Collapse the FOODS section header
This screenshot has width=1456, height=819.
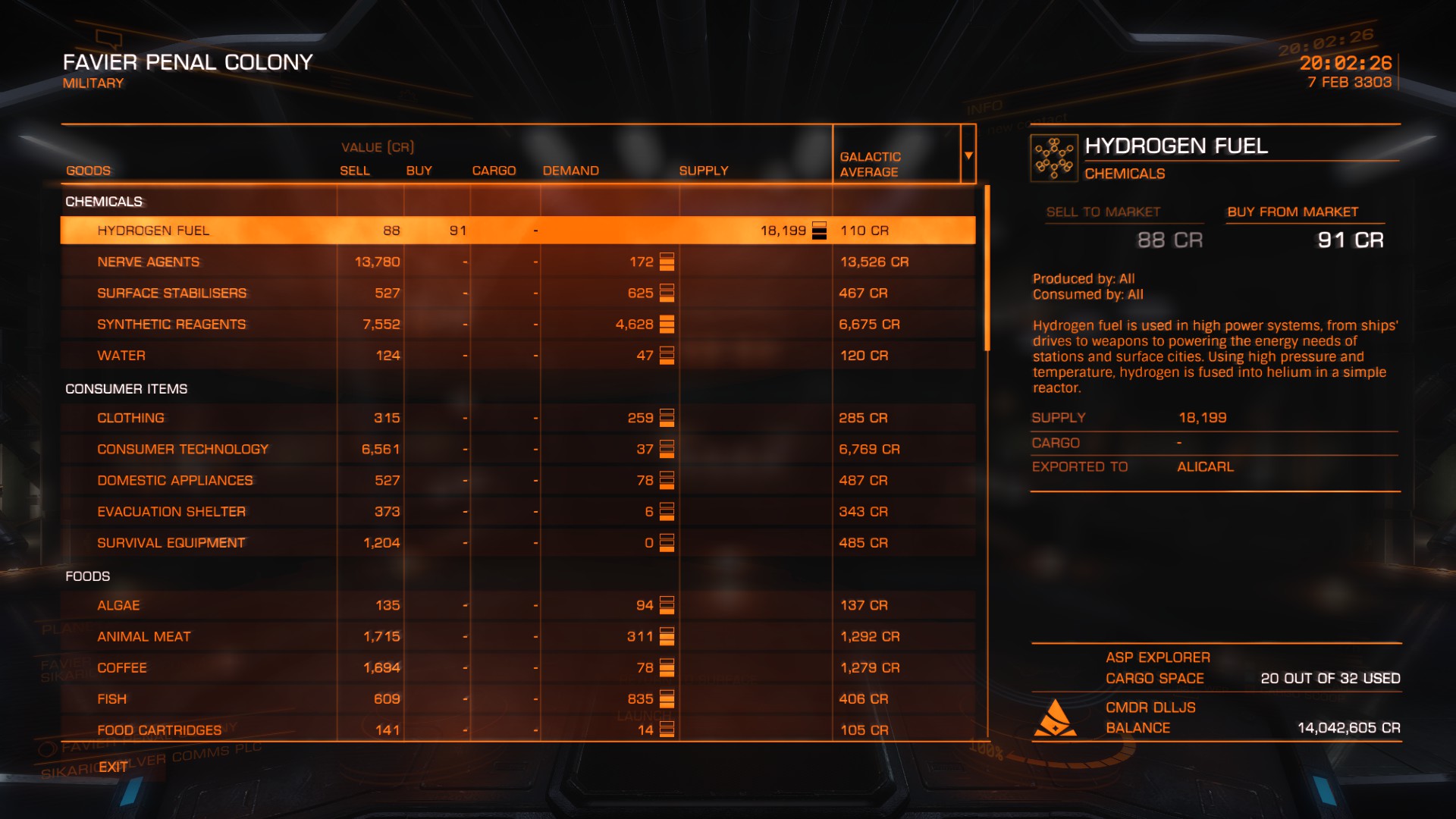[86, 576]
